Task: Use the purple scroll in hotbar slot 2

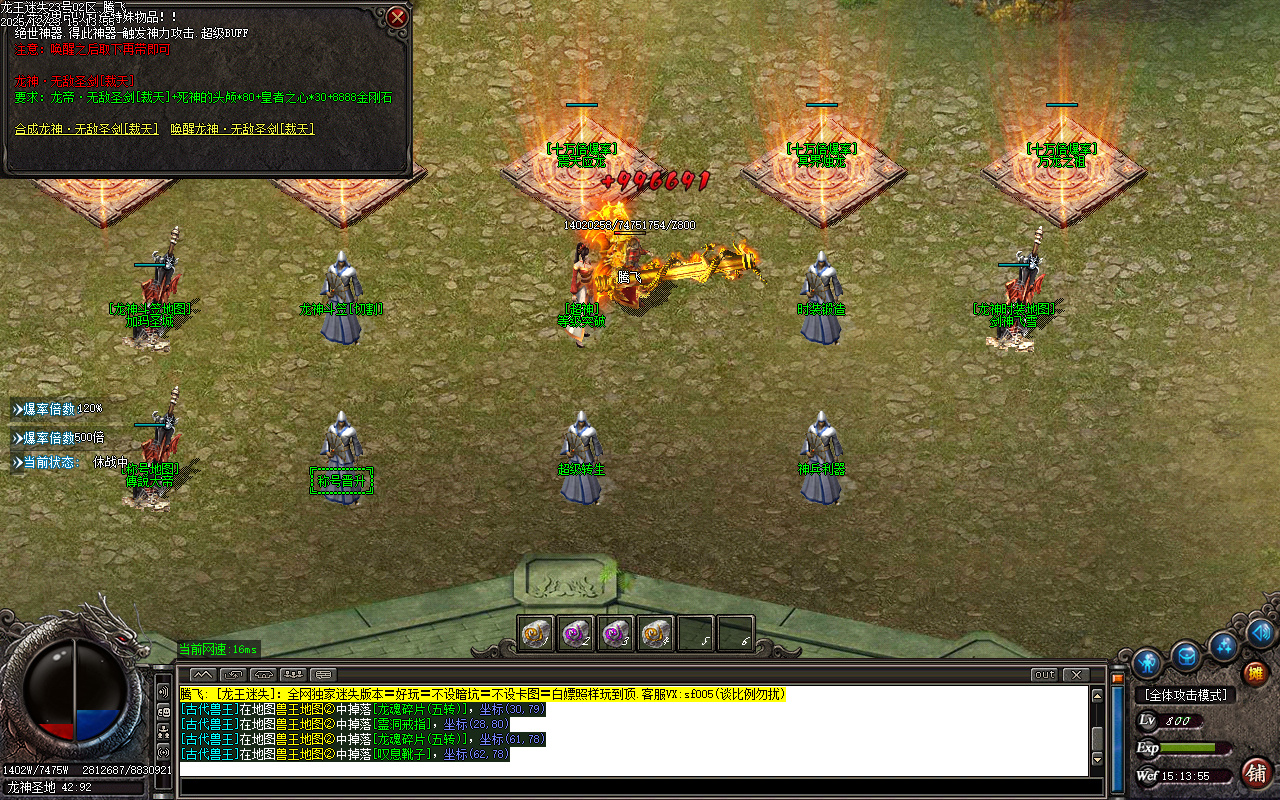Action: point(576,633)
